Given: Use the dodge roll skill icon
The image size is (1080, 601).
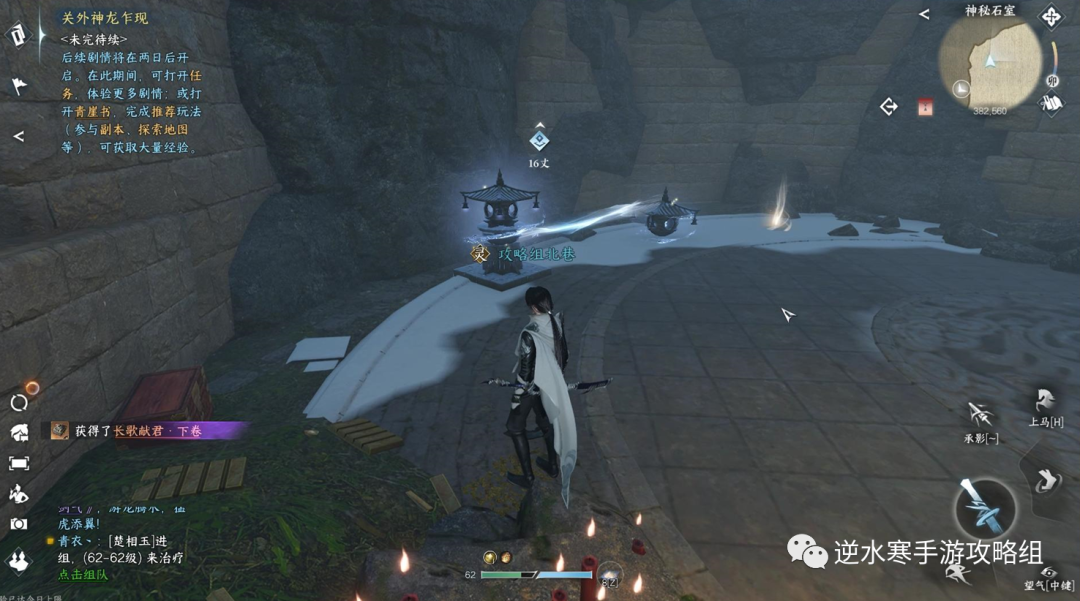Looking at the screenshot, I should [x=1046, y=480].
